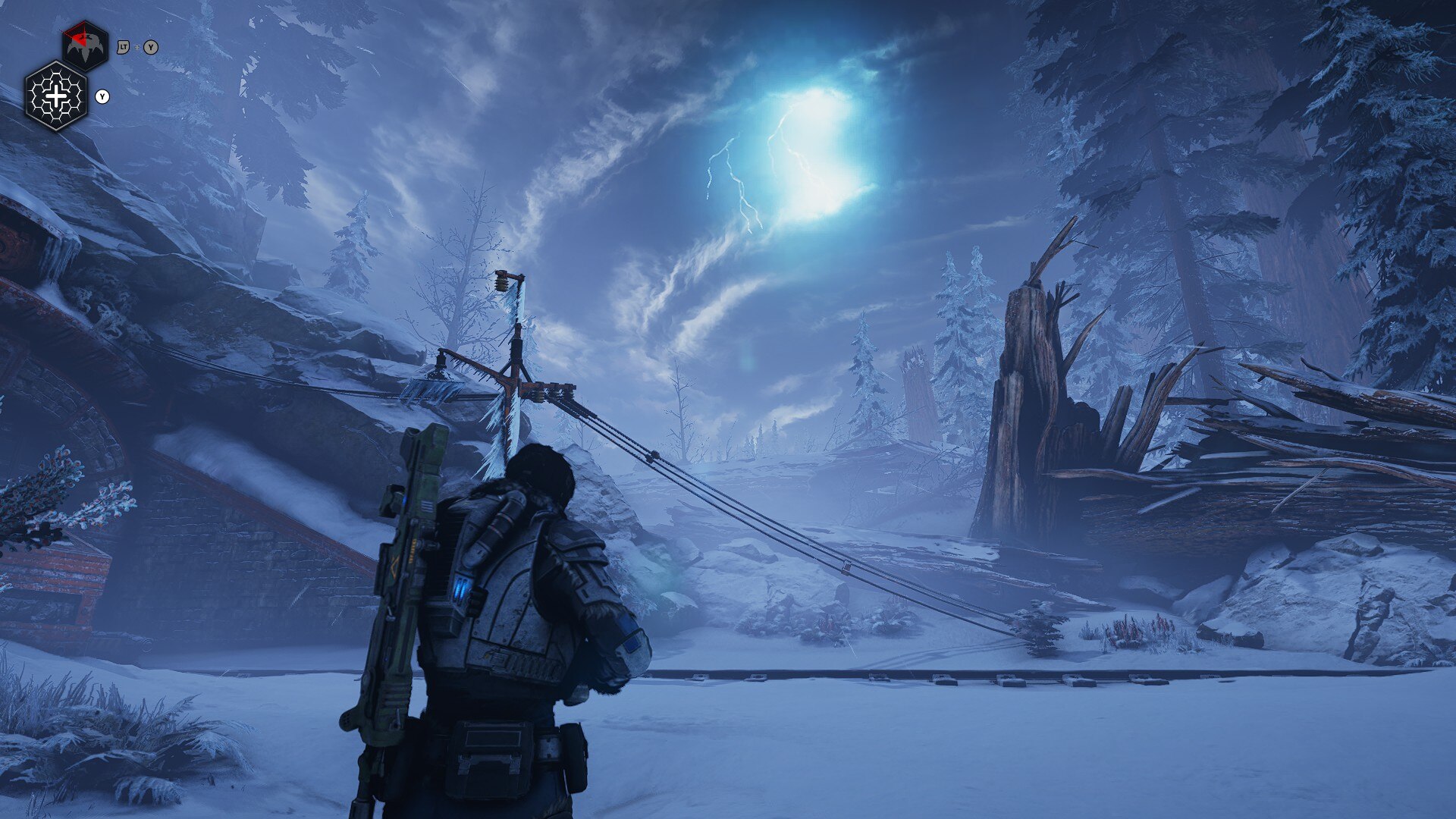The height and width of the screenshot is (819, 1456).
Task: Activate the hexagonal plus-cross ability icon
Action: 57,96
